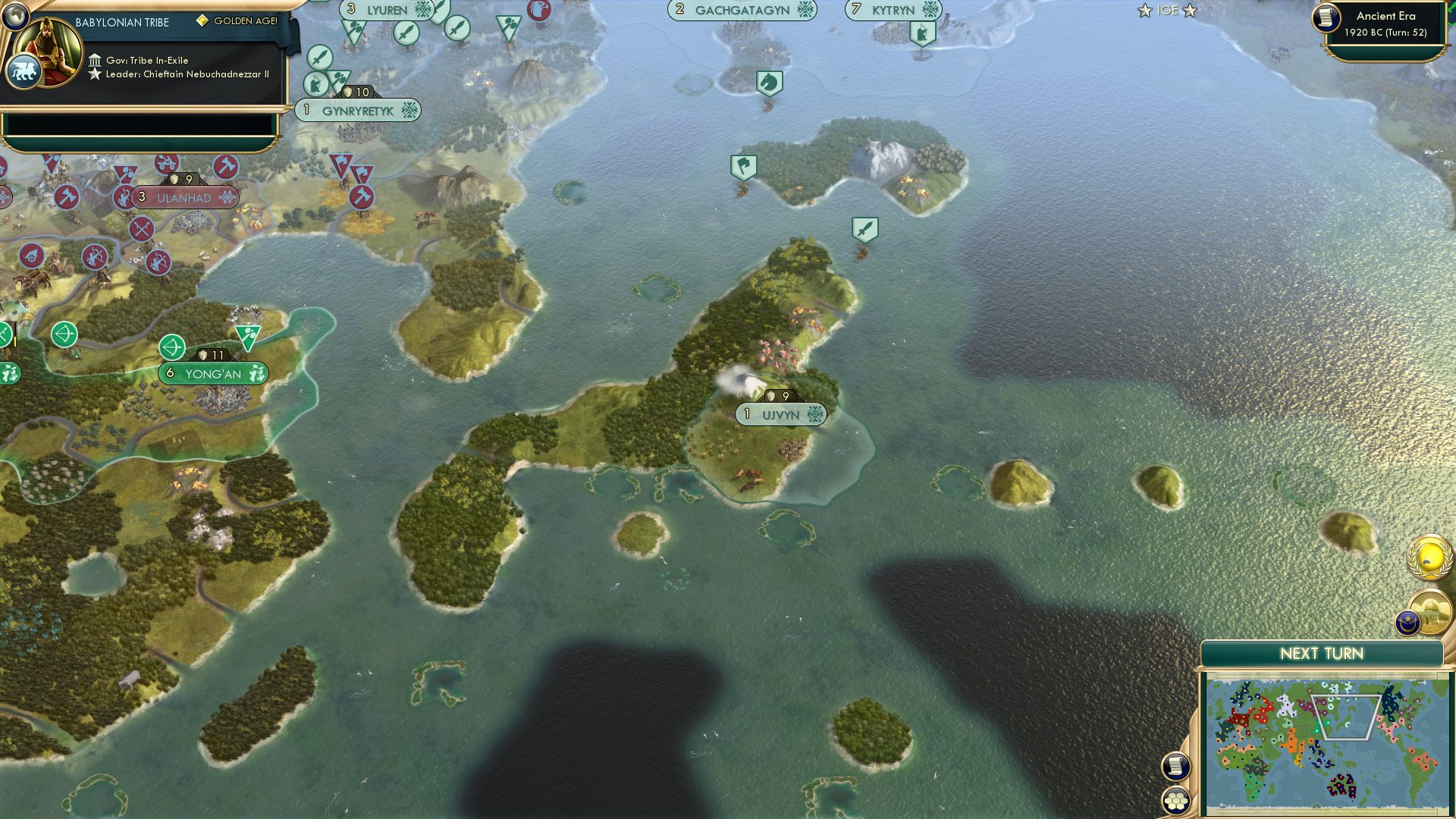
Task: Select the Ujvyn city banner
Action: pos(780,415)
